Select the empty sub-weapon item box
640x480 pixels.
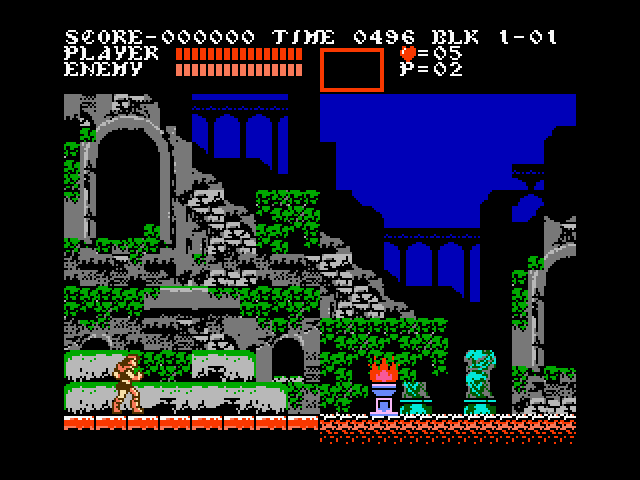tap(351, 69)
